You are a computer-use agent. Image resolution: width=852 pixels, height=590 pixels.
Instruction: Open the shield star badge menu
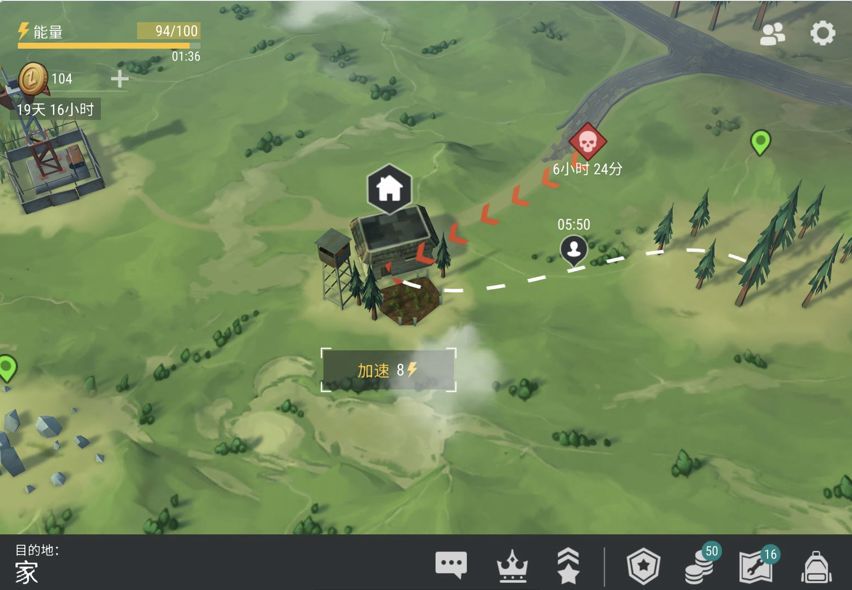coord(642,566)
